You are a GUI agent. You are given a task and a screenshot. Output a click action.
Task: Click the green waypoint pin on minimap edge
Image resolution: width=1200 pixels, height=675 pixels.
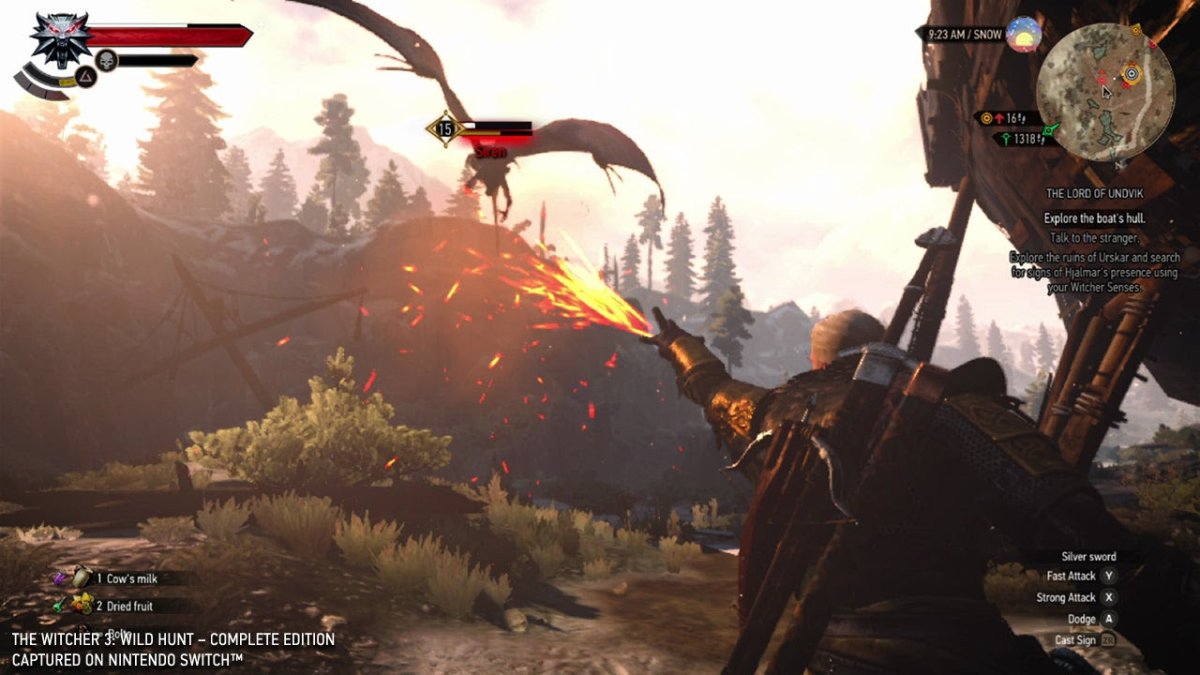(1050, 130)
